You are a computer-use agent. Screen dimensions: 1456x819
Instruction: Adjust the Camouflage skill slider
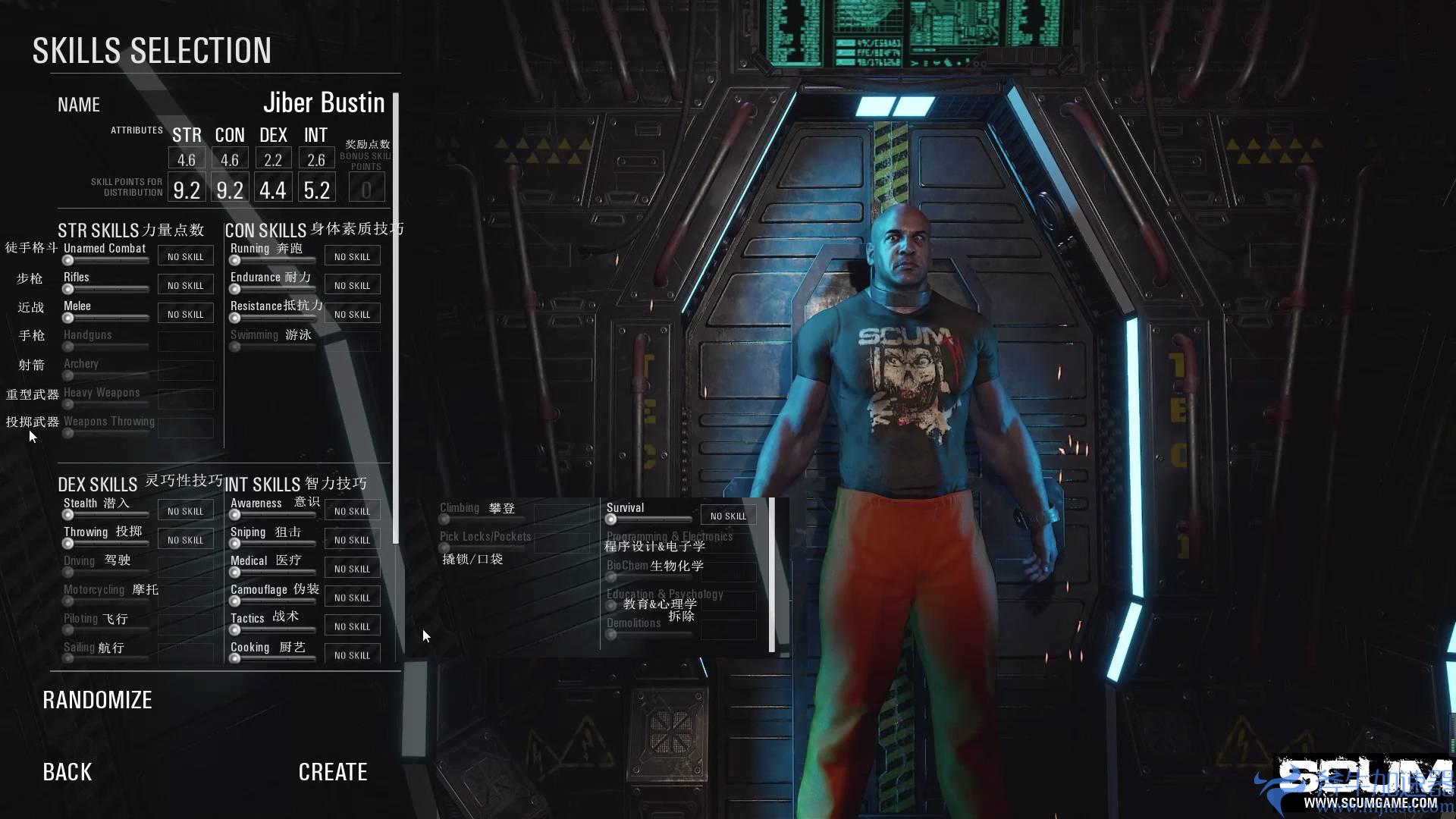(235, 601)
